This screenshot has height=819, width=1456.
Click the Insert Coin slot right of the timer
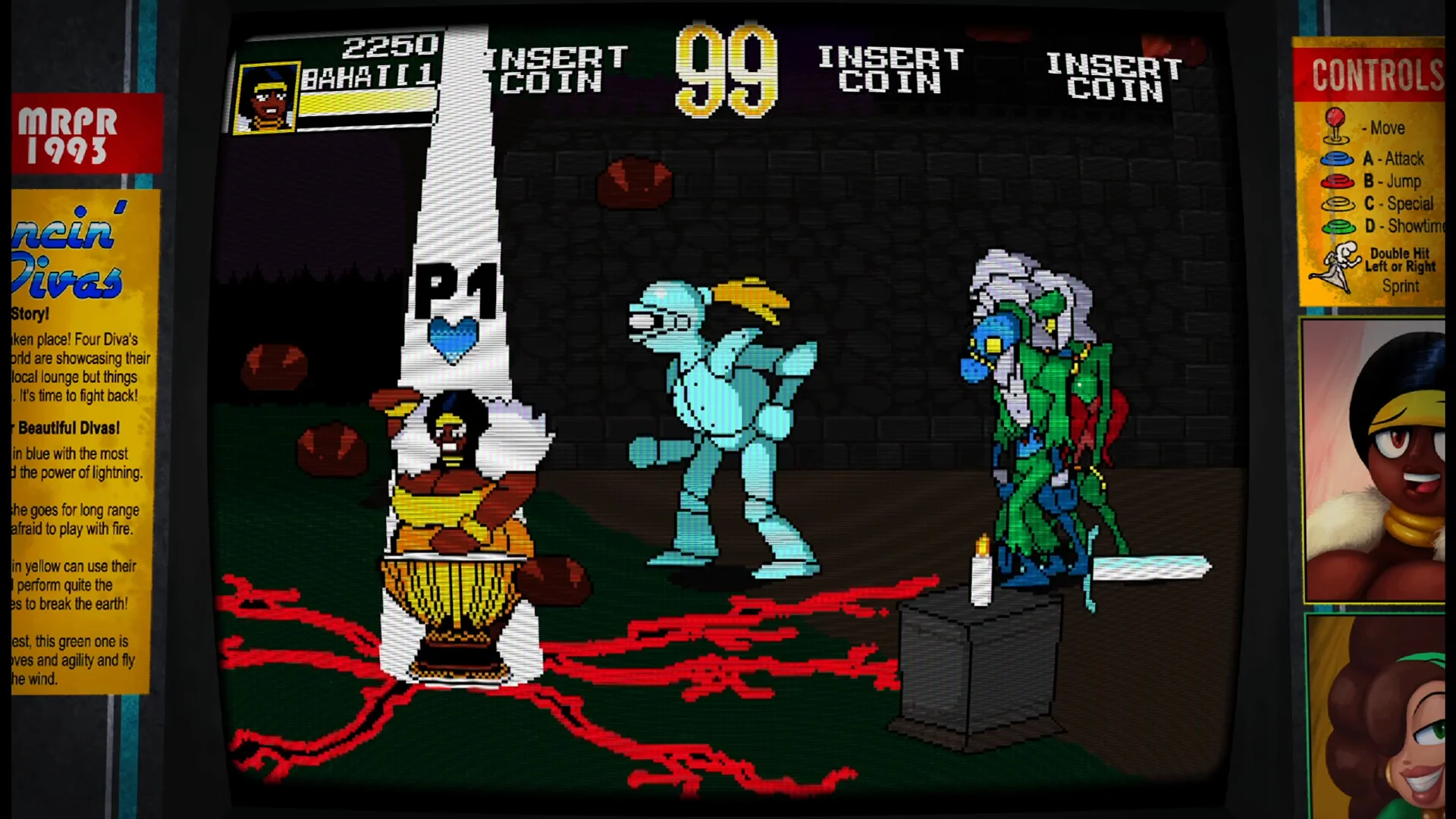tap(890, 70)
